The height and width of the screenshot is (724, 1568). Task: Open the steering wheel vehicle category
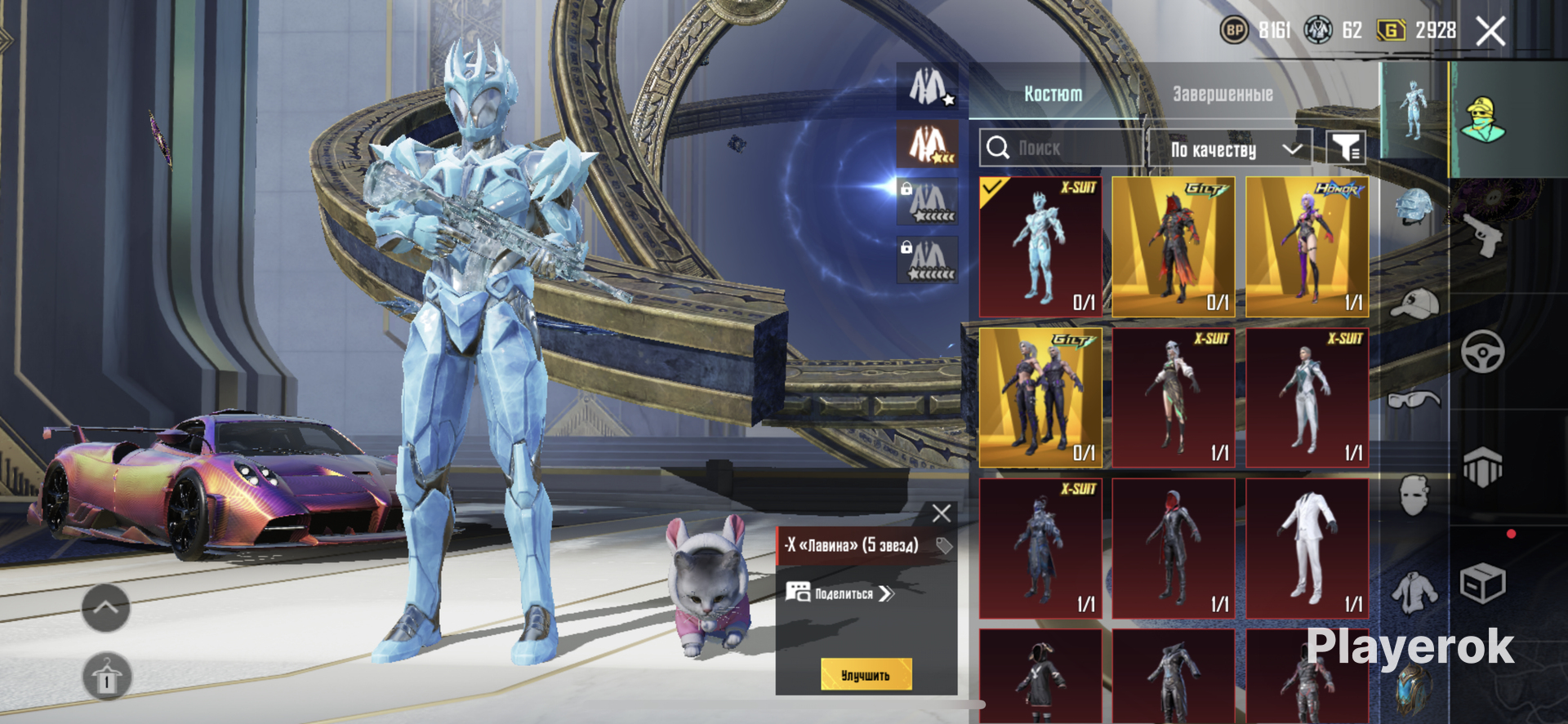1482,352
